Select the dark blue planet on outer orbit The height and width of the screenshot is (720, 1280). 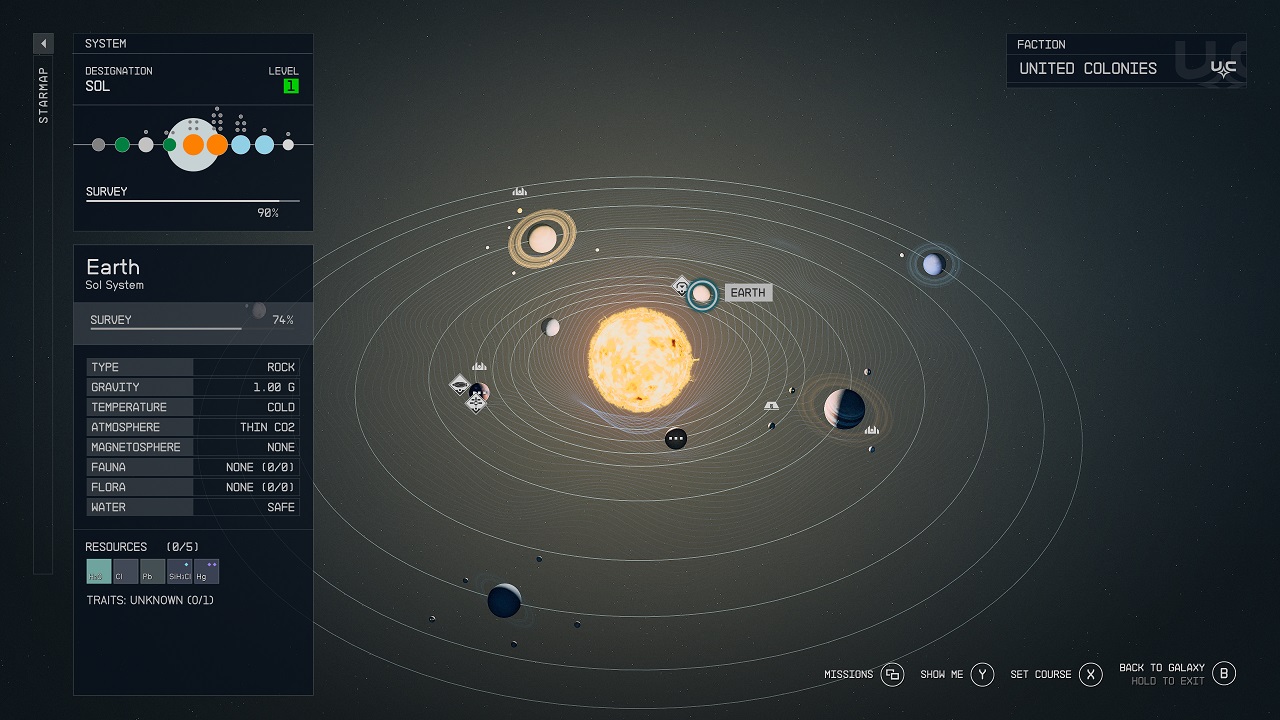coord(504,600)
